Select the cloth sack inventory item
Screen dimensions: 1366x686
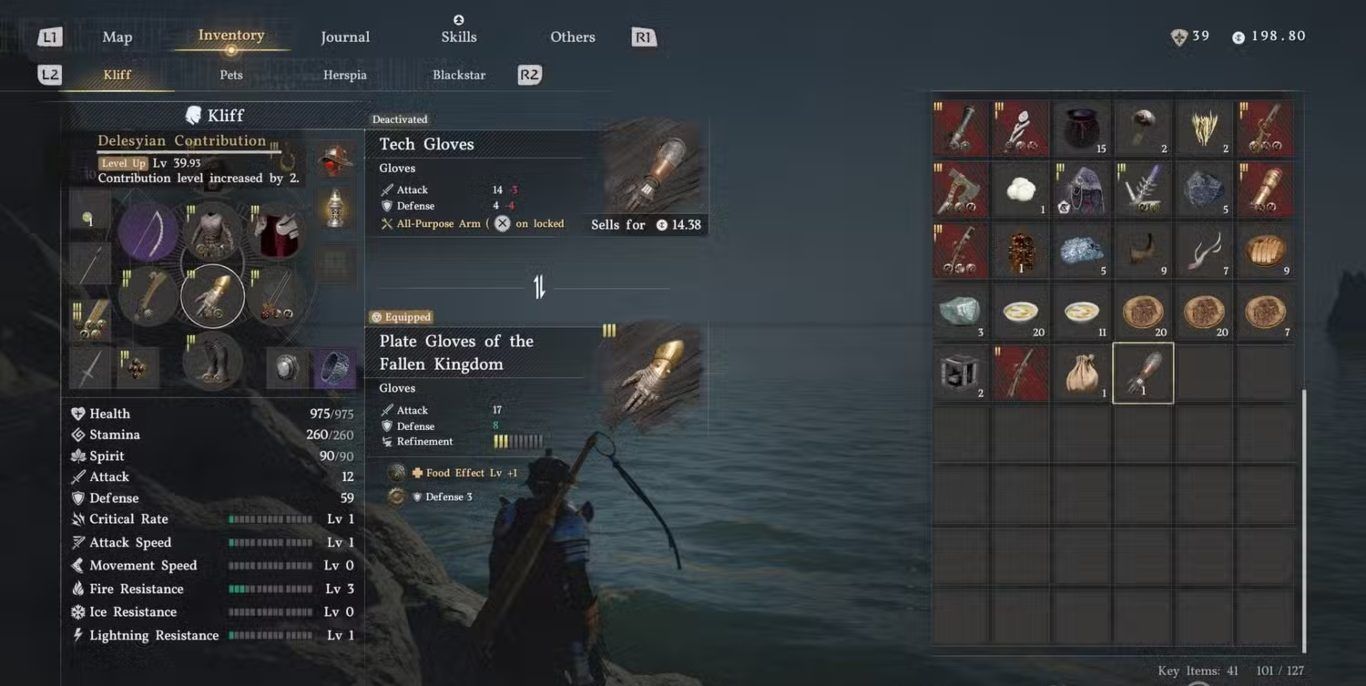point(1082,373)
